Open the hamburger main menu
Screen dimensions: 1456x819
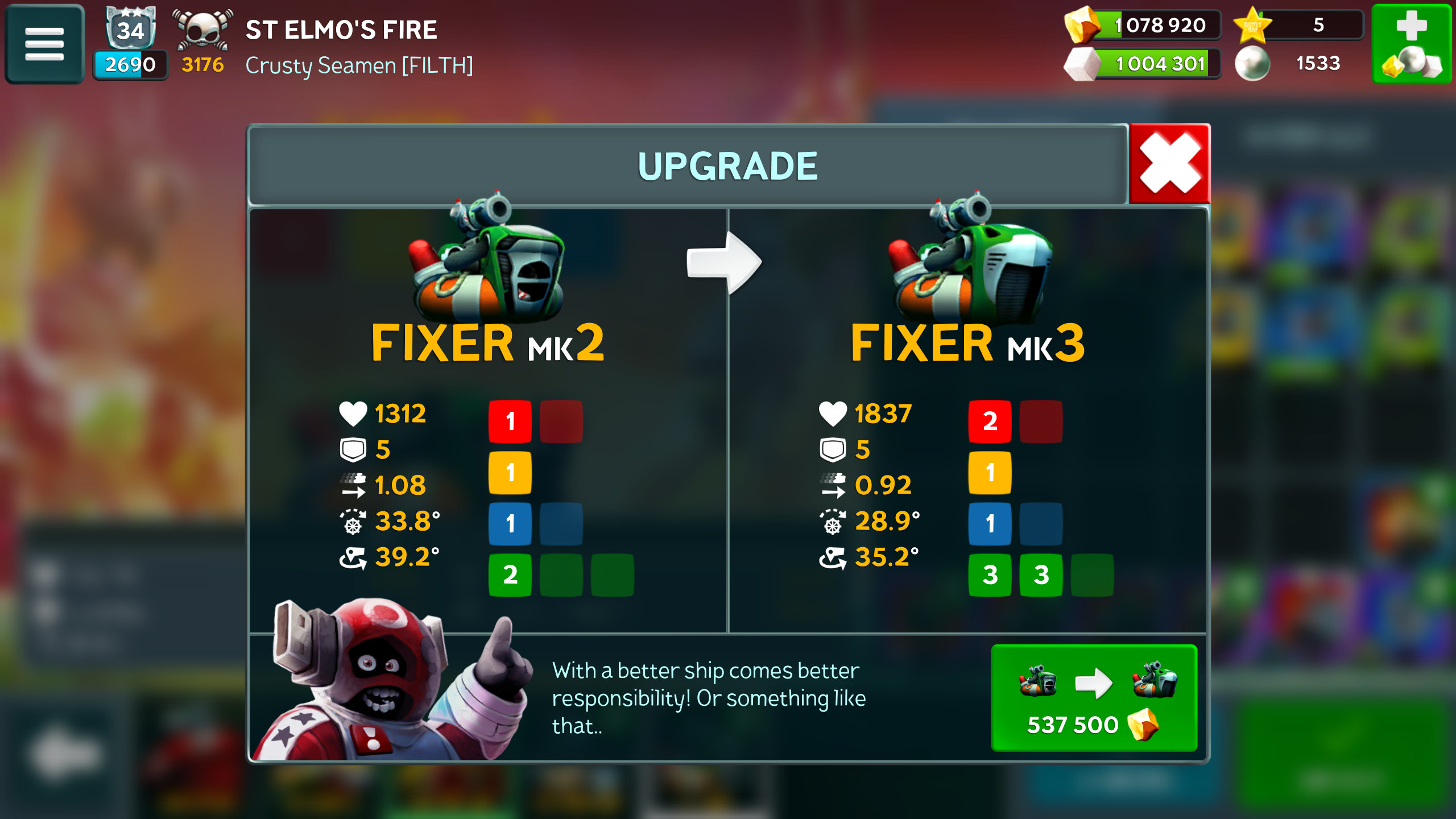point(44,44)
